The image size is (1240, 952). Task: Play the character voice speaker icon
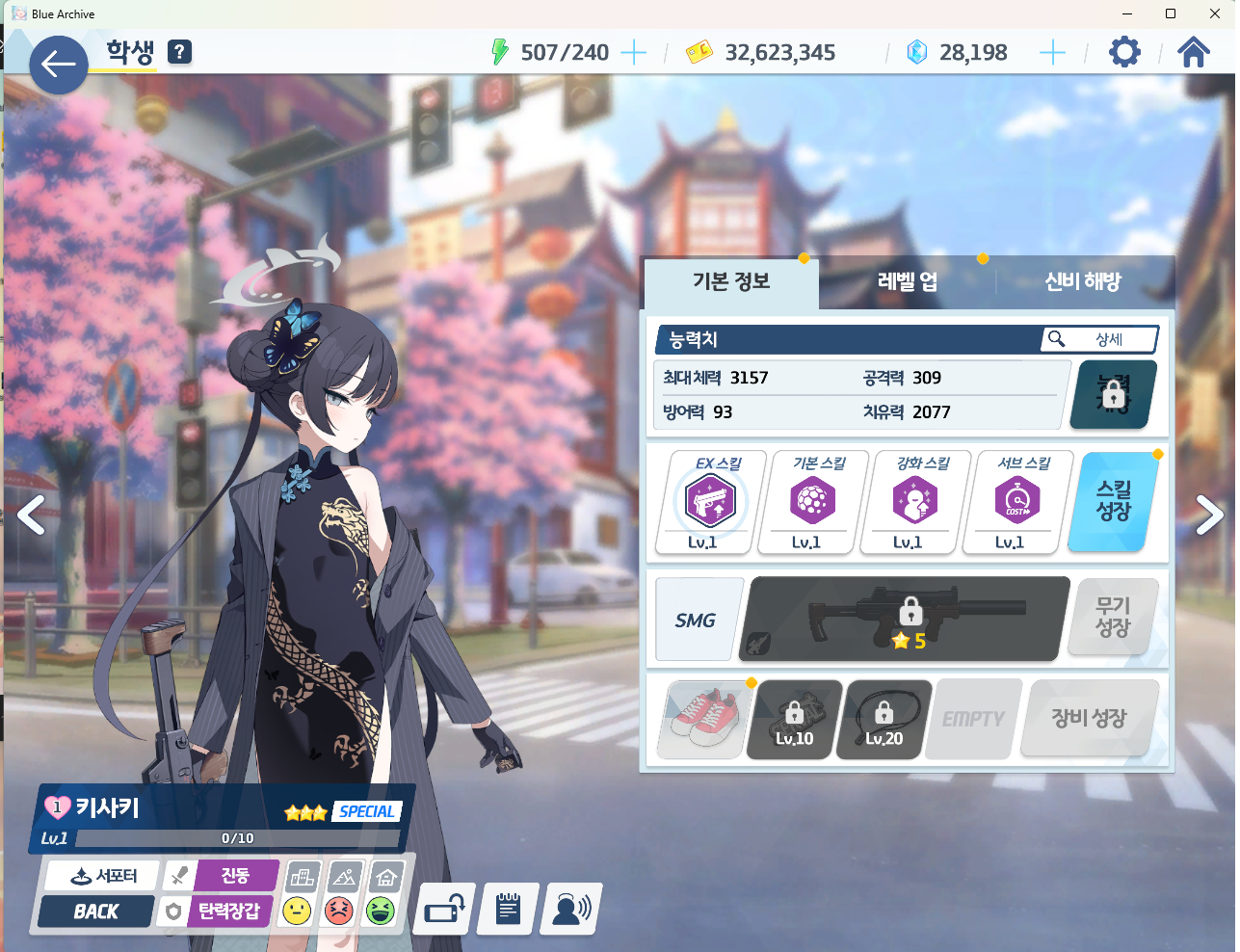click(571, 909)
